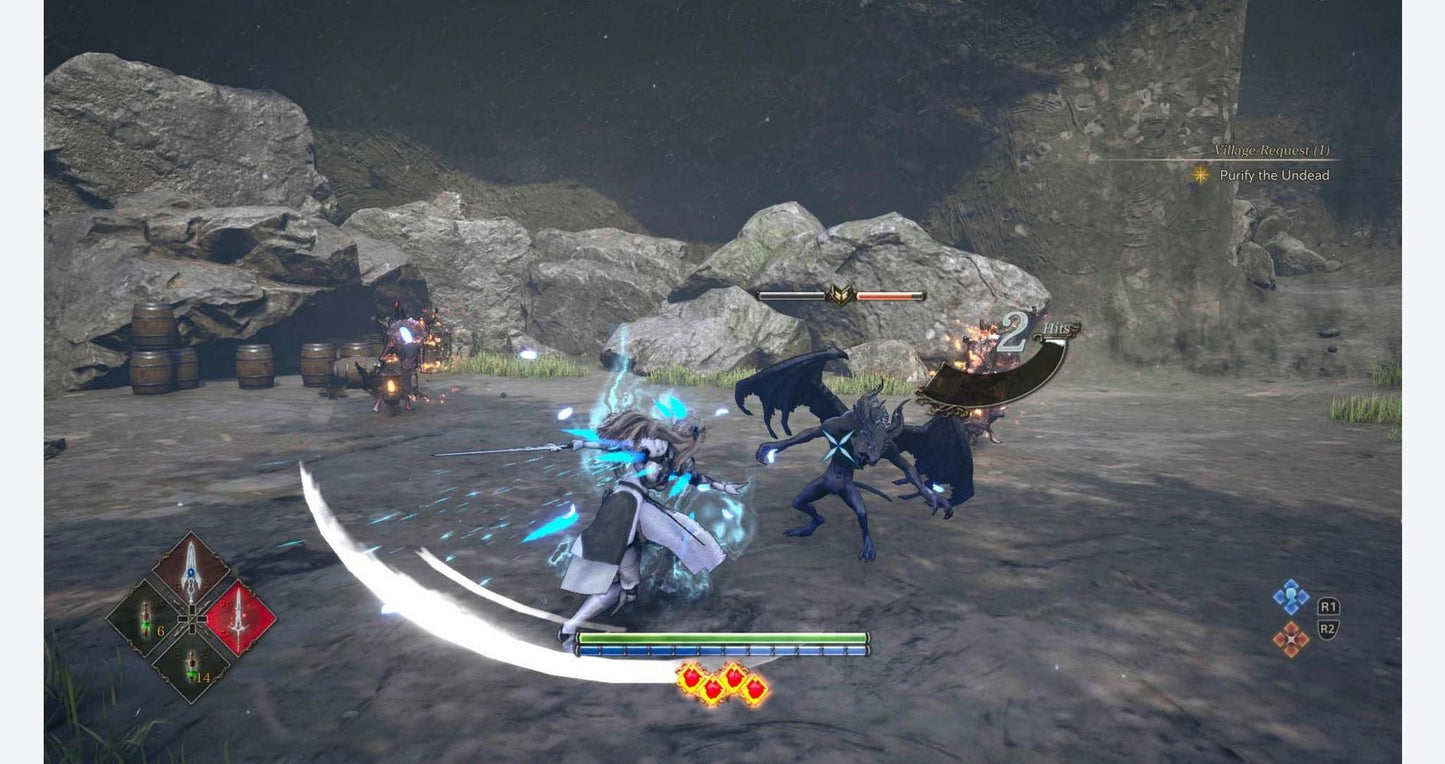The width and height of the screenshot is (1445, 764).
Task: Select the blue-gem sword weapon slot
Action: 190,571
